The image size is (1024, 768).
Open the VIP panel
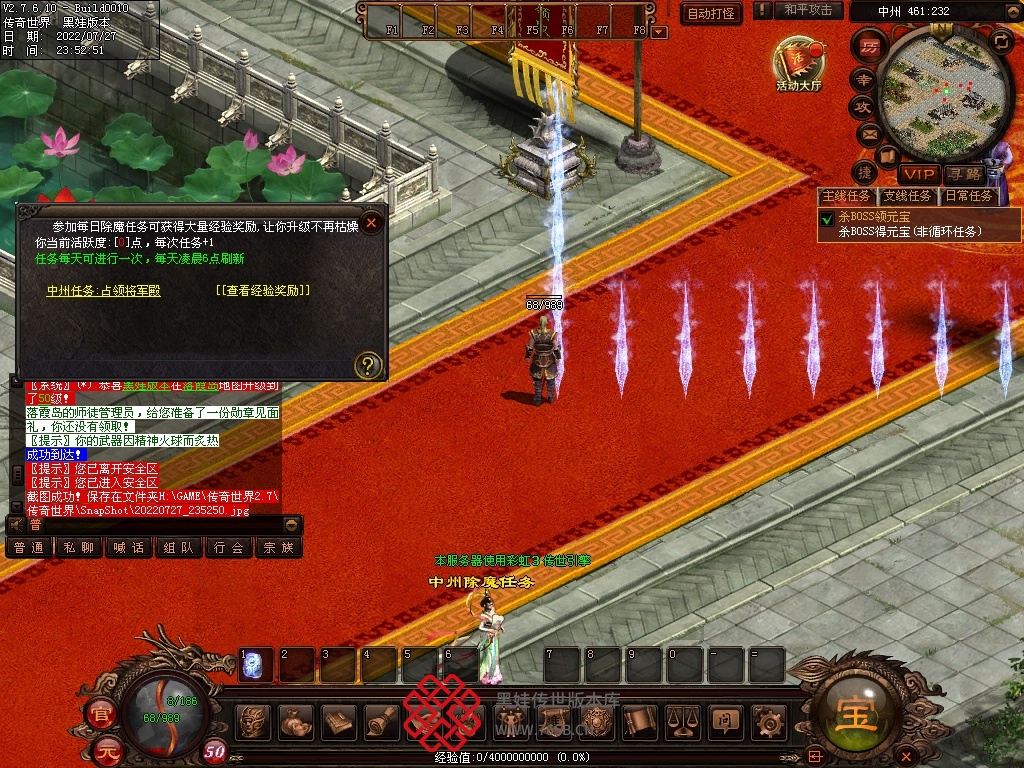click(x=918, y=174)
